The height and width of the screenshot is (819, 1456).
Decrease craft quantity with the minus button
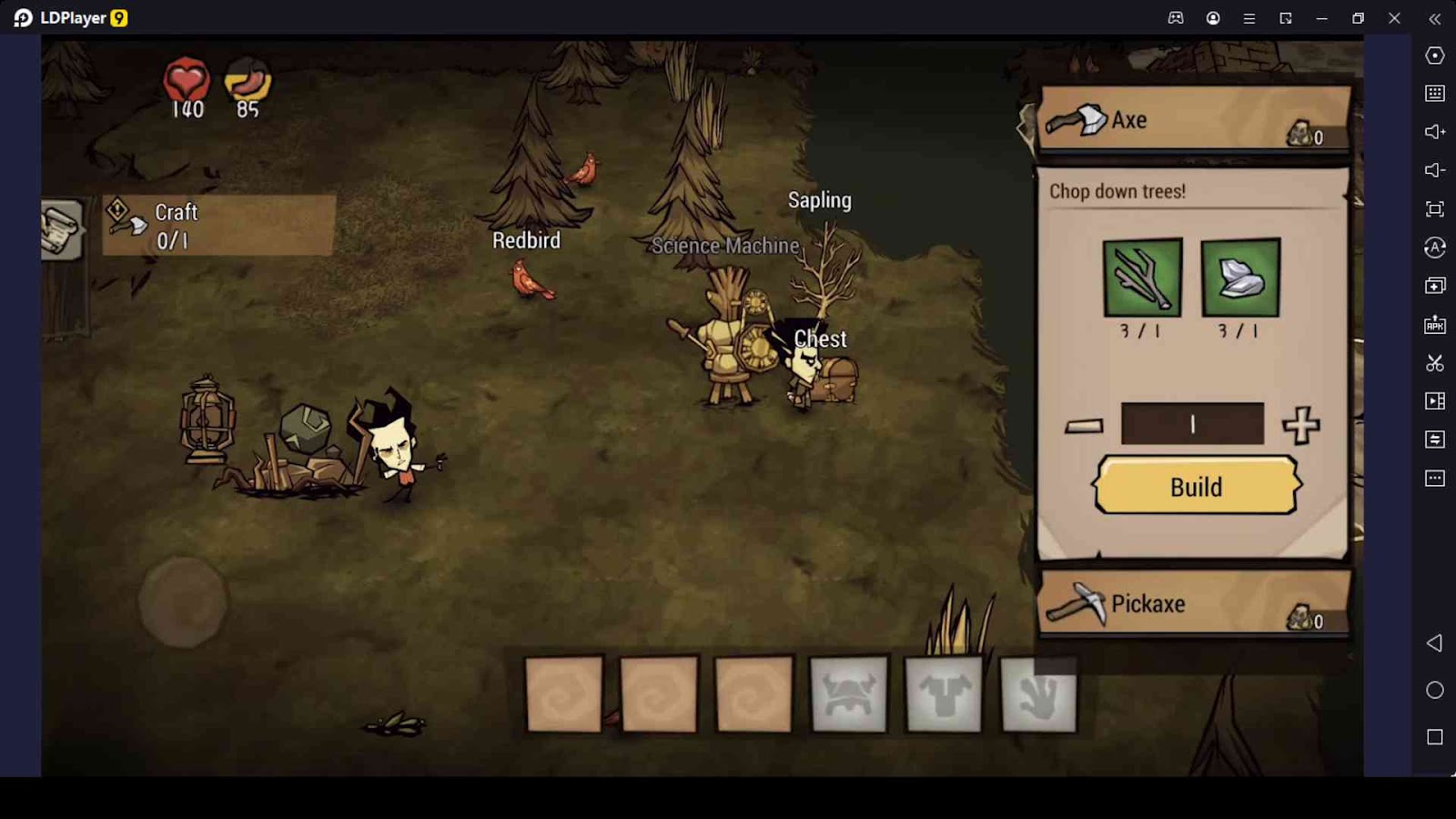coord(1084,426)
